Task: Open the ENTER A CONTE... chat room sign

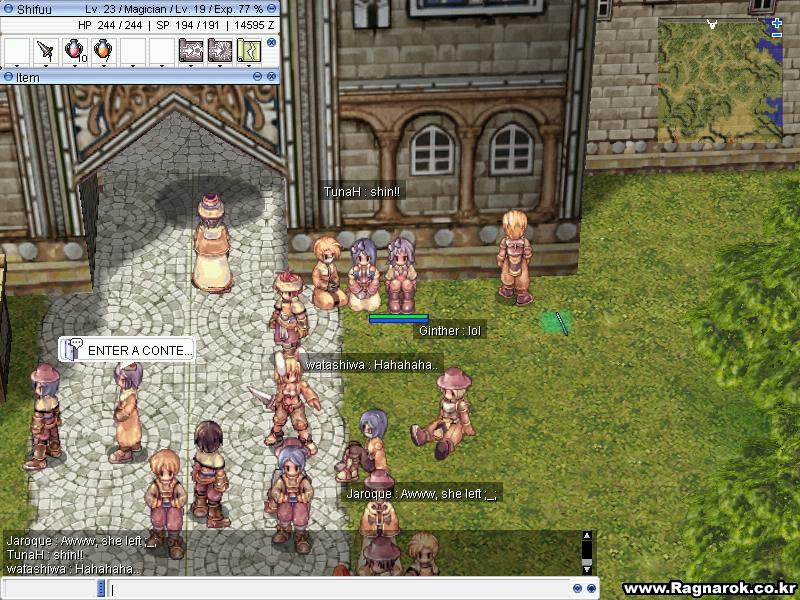Action: 127,350
